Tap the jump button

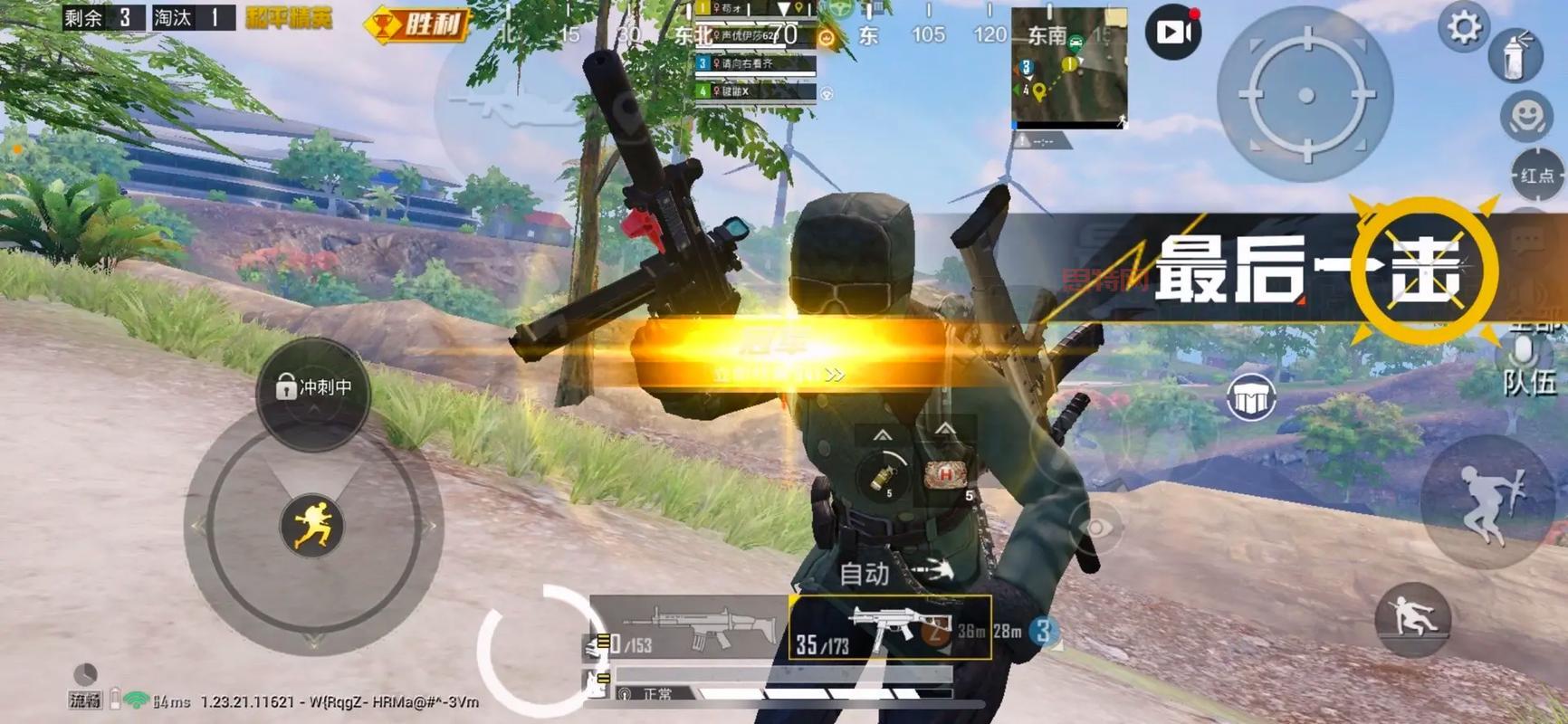click(1487, 503)
